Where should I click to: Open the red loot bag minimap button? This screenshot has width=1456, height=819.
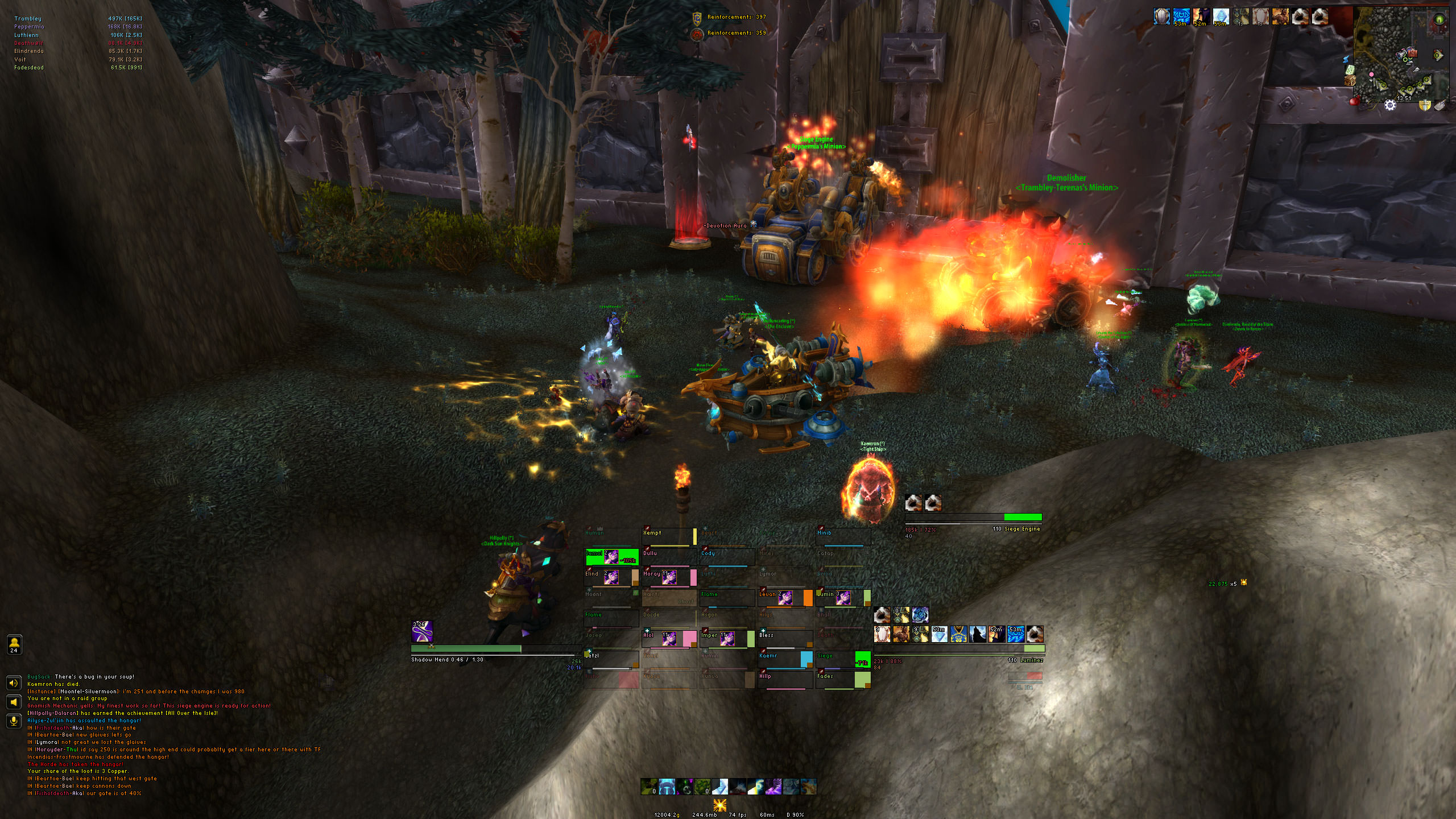pos(1354,101)
